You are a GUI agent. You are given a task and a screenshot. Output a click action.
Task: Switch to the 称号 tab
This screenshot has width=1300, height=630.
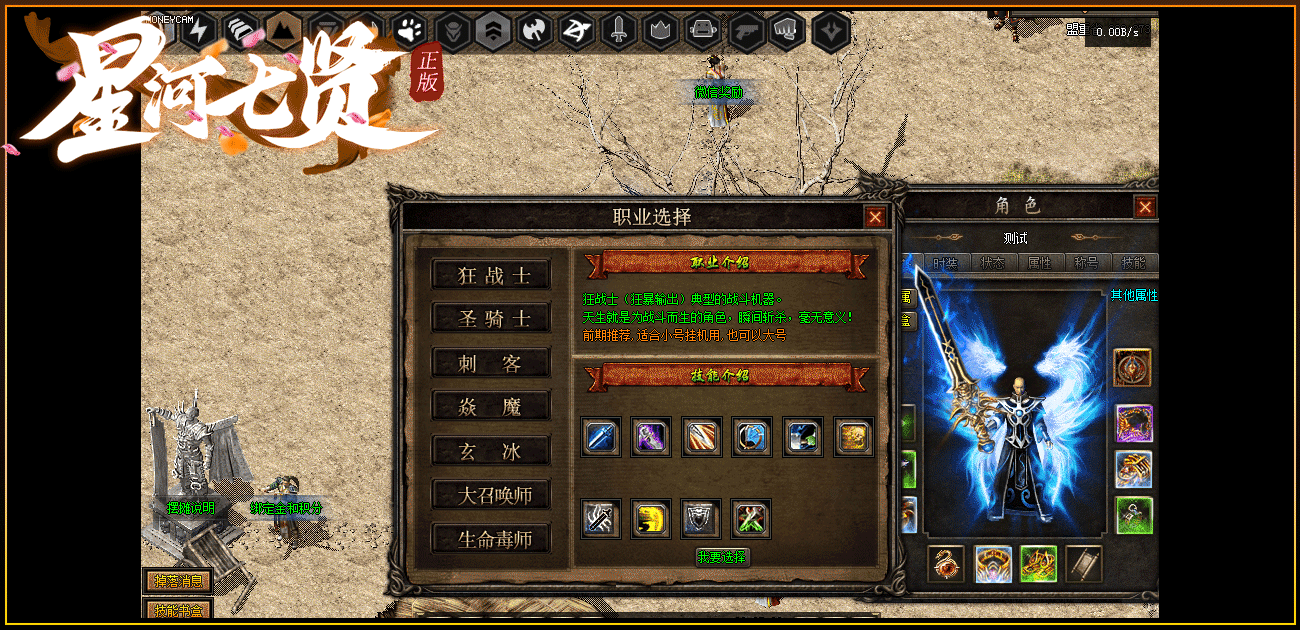pos(1086,263)
